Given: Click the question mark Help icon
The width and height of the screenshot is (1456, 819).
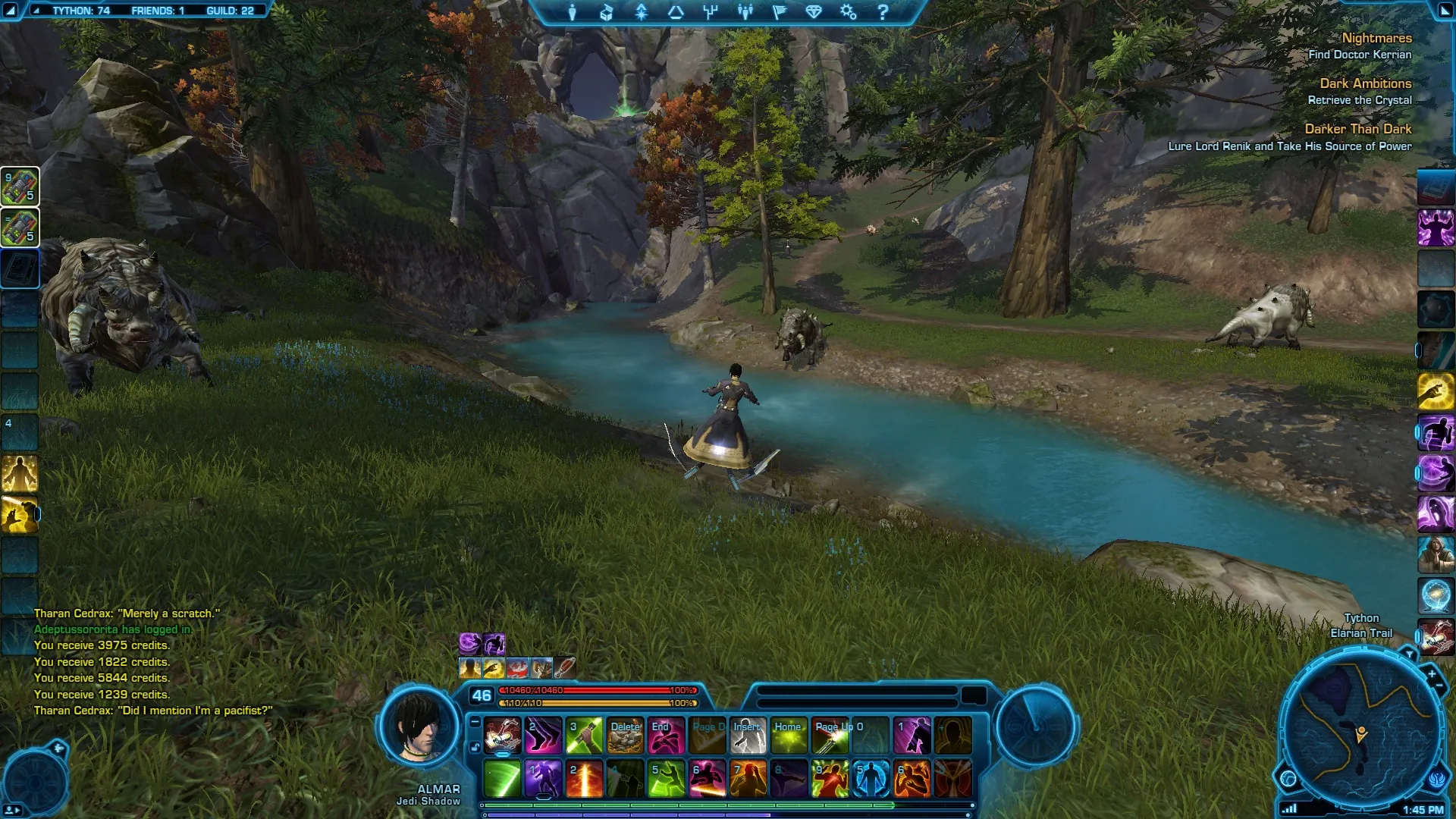Looking at the screenshot, I should point(883,12).
